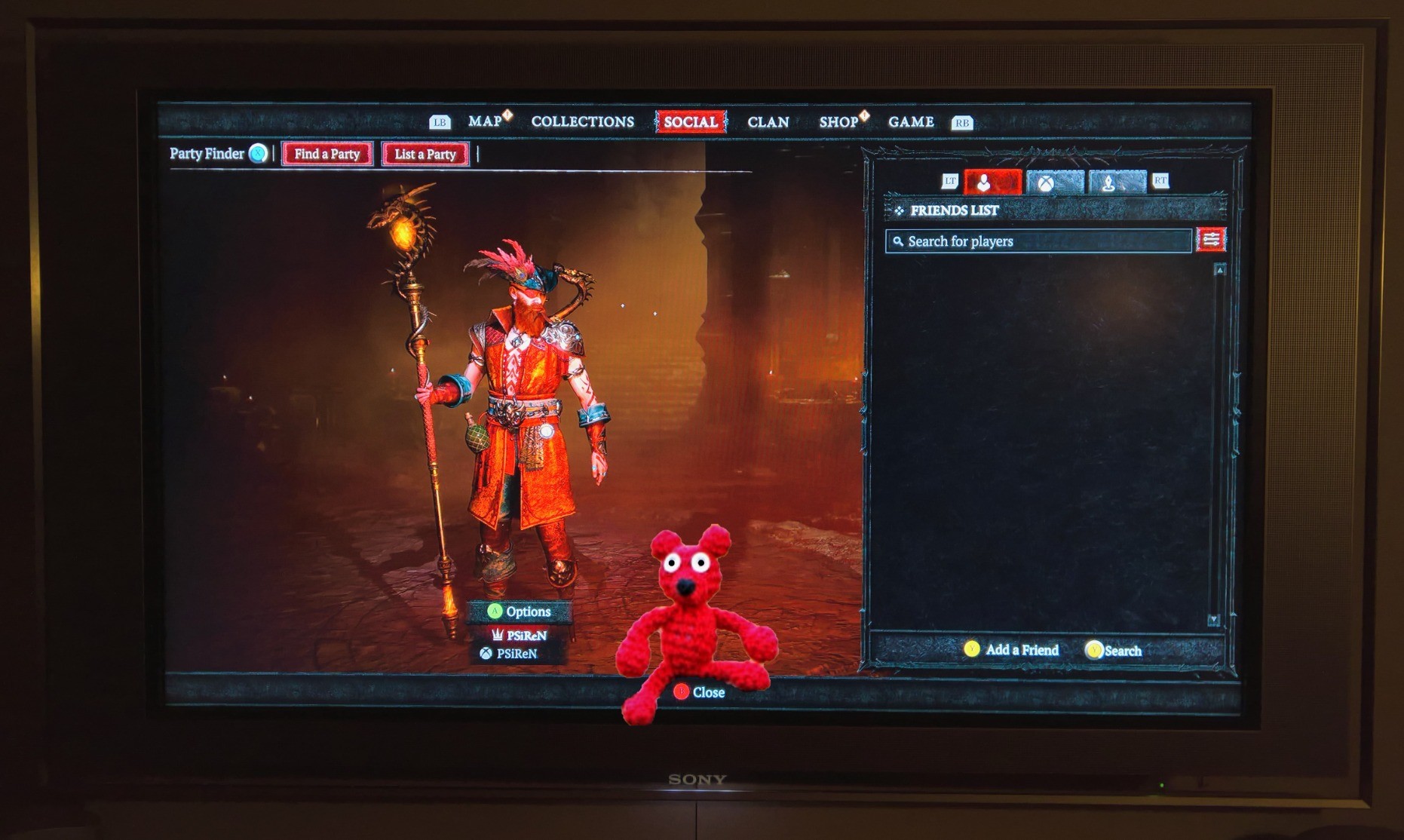Switch to the Game tab
This screenshot has height=840, width=1404.
(x=911, y=122)
